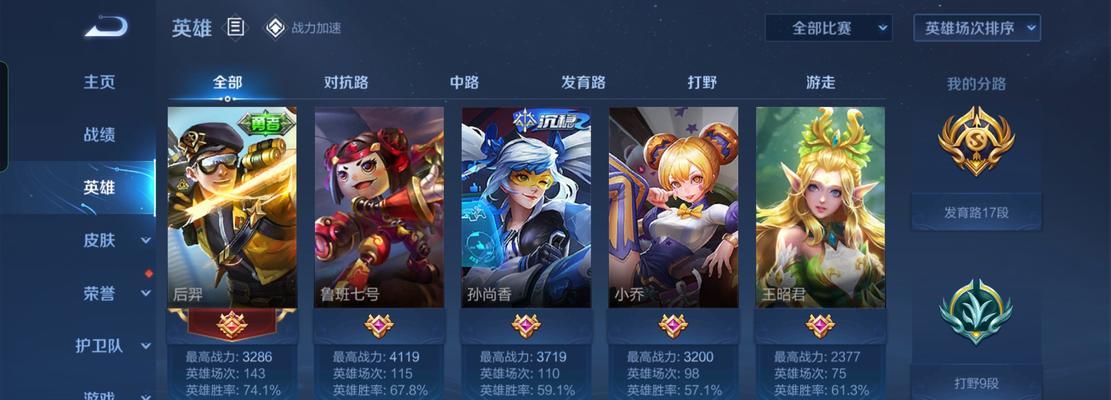
Task: Click the 战力加速 button
Action: (303, 28)
